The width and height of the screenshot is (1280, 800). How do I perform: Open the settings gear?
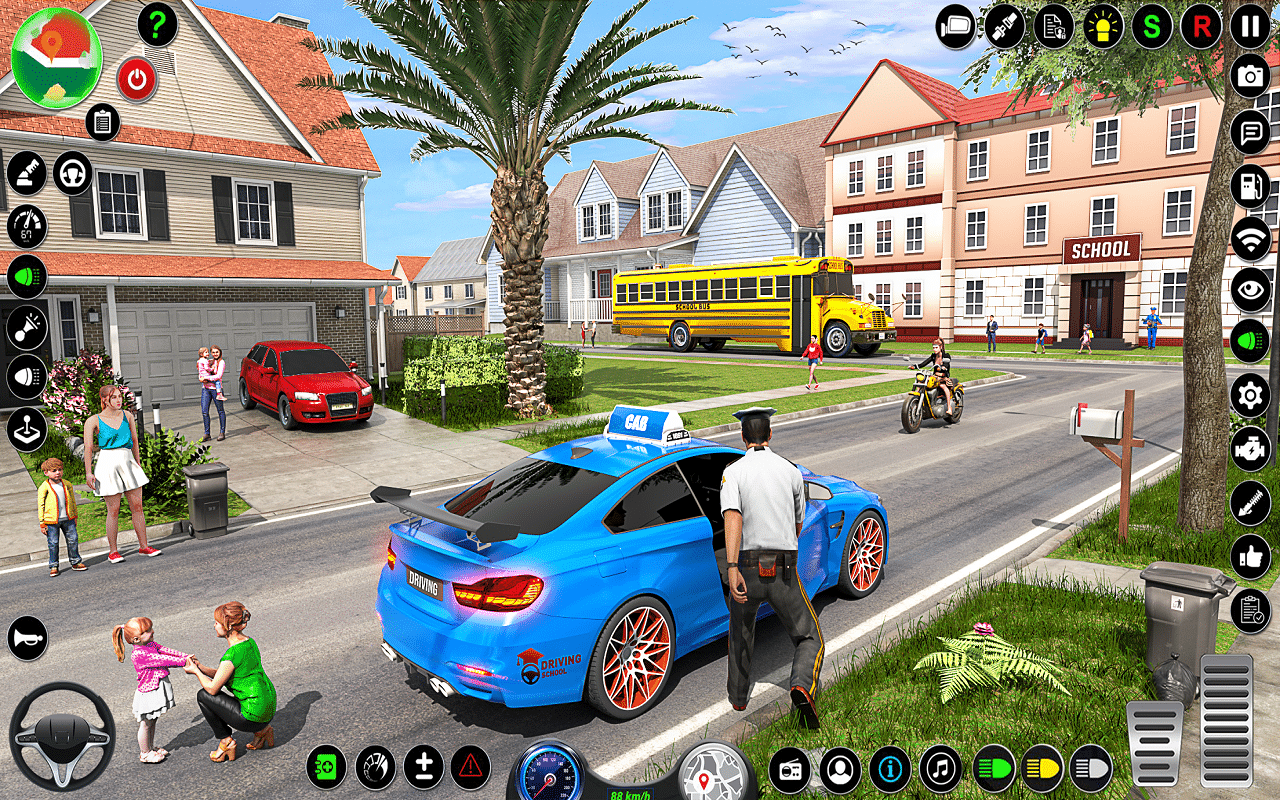point(1250,395)
